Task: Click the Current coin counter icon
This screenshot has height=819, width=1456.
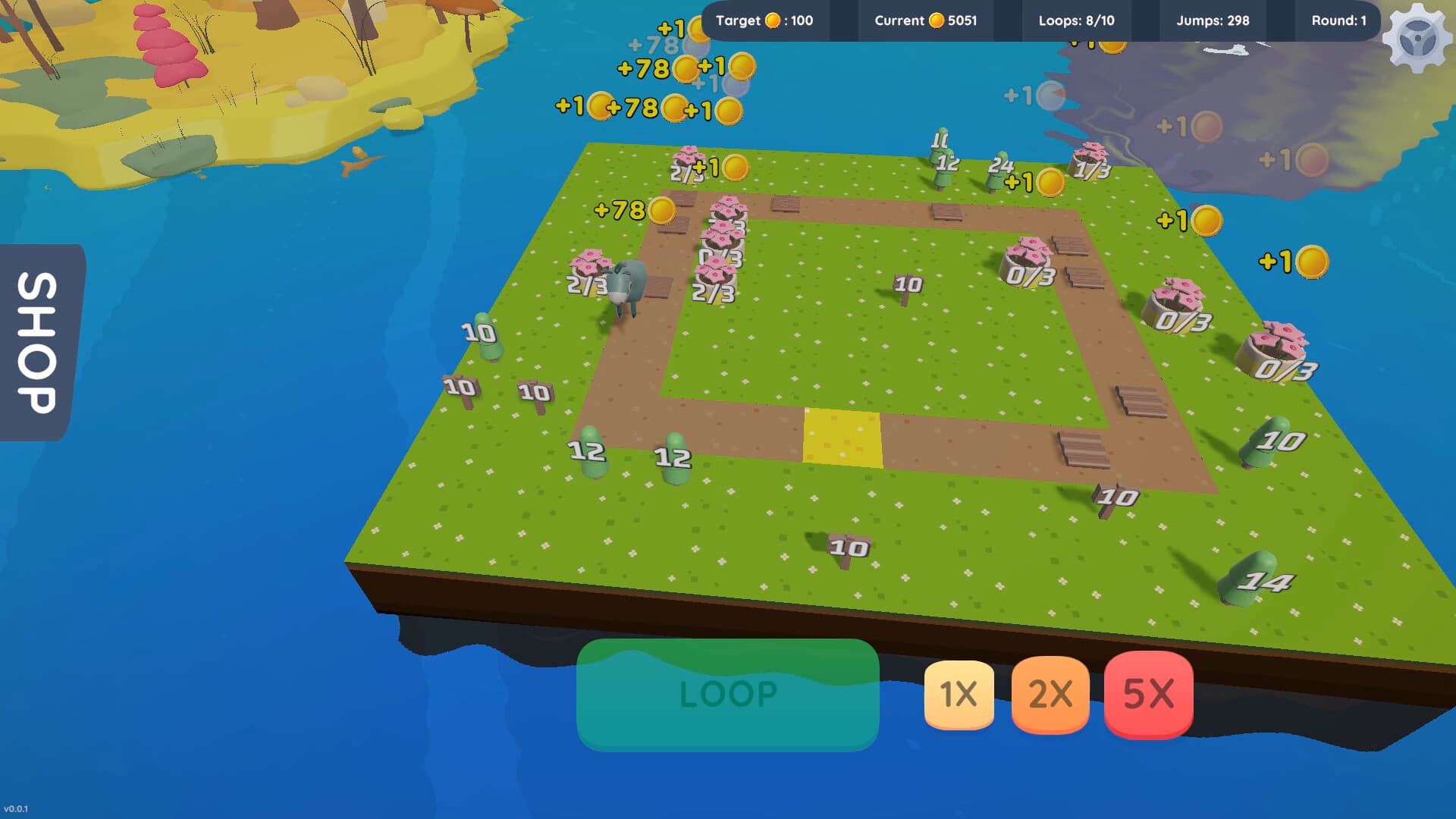Action: 937,21
